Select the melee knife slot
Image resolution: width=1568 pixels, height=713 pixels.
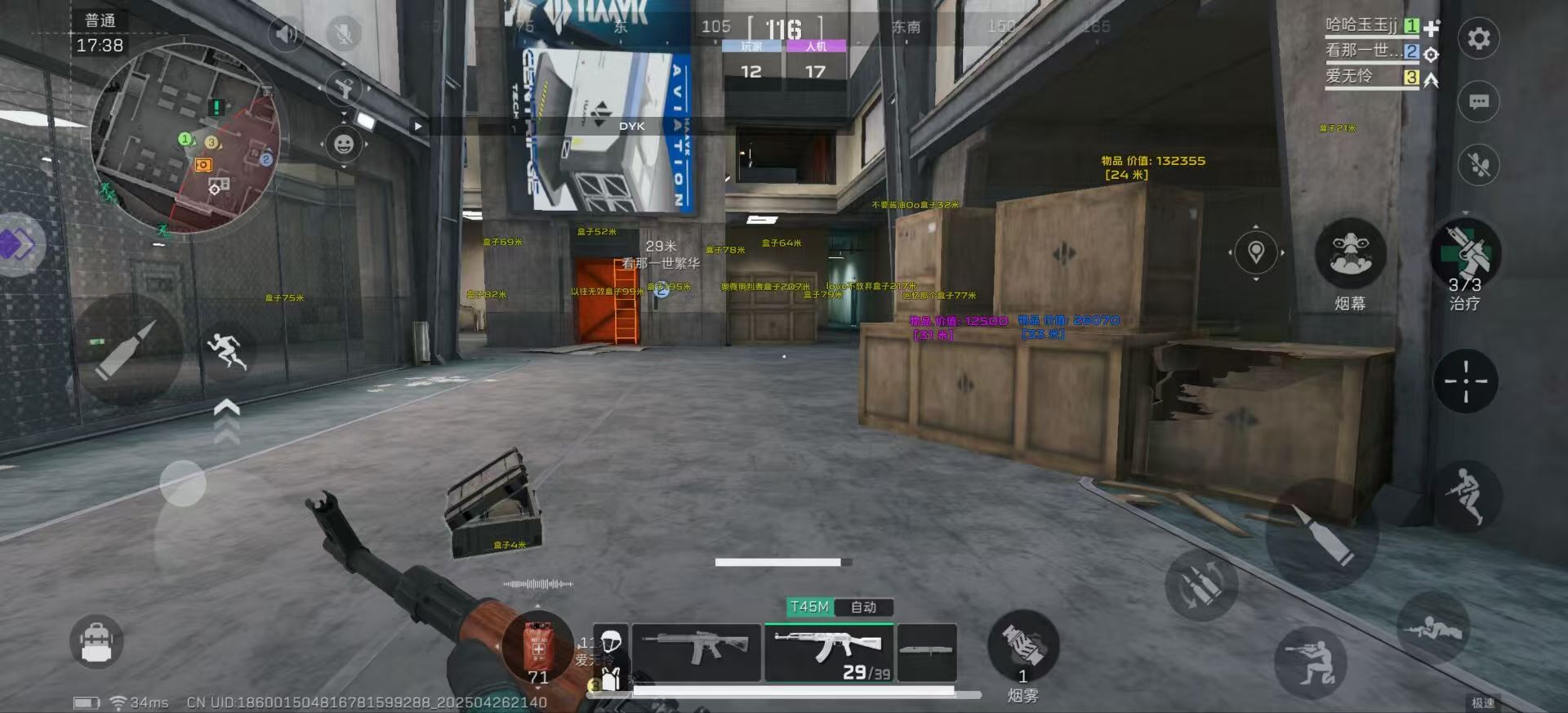pyautogui.click(x=926, y=652)
